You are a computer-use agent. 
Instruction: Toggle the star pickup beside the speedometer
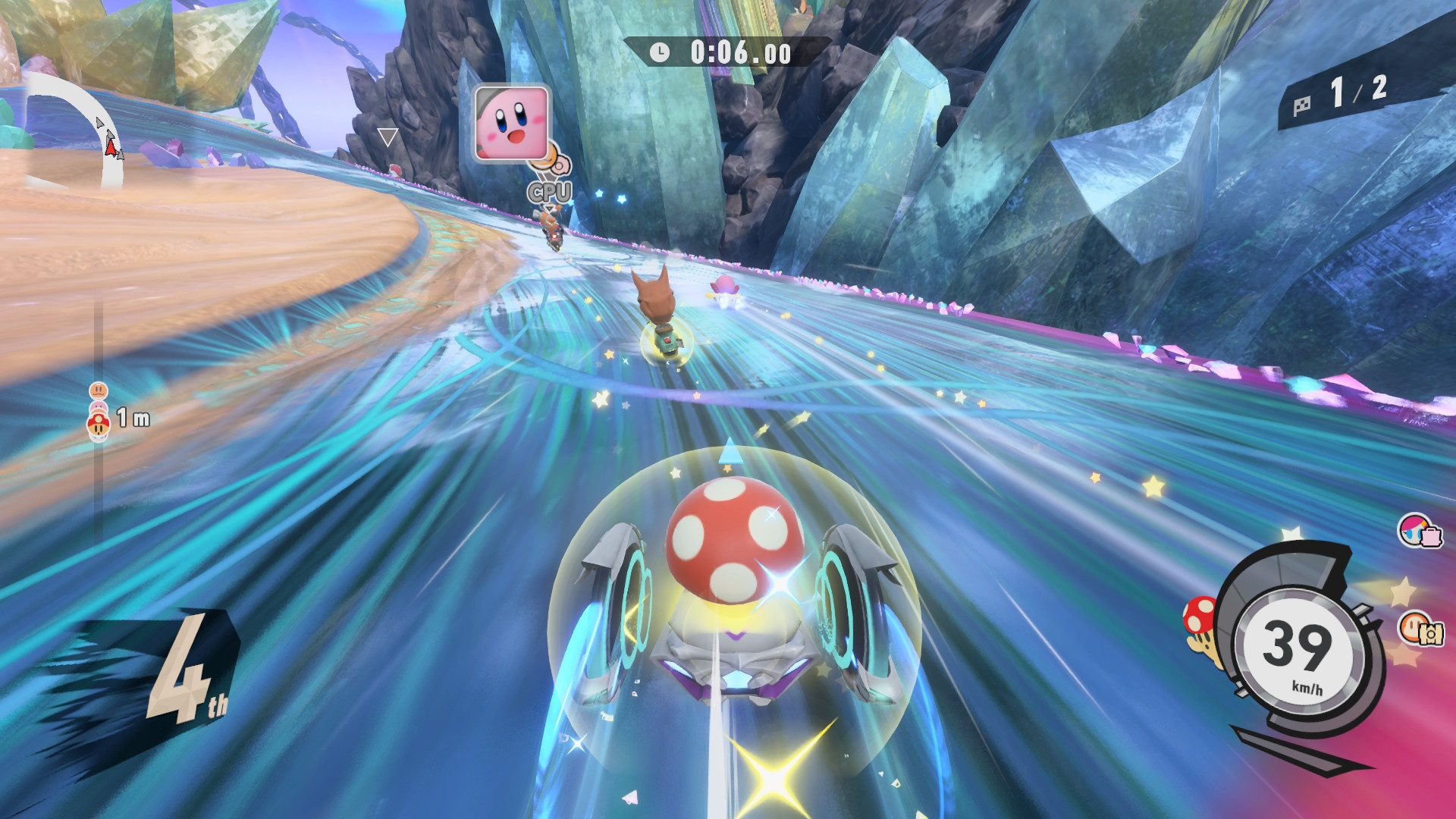coord(1401,590)
